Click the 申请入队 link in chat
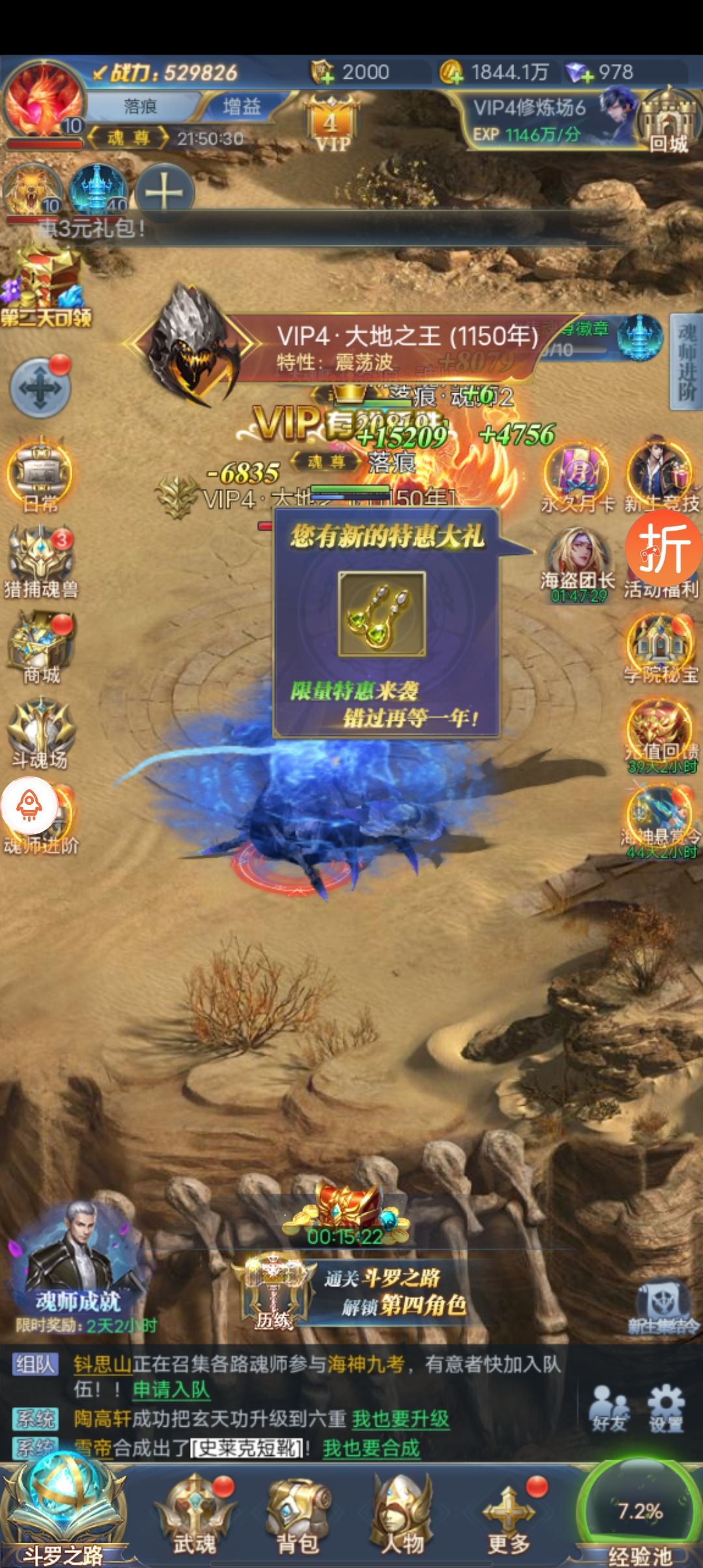The height and width of the screenshot is (1568, 703). point(171,1390)
